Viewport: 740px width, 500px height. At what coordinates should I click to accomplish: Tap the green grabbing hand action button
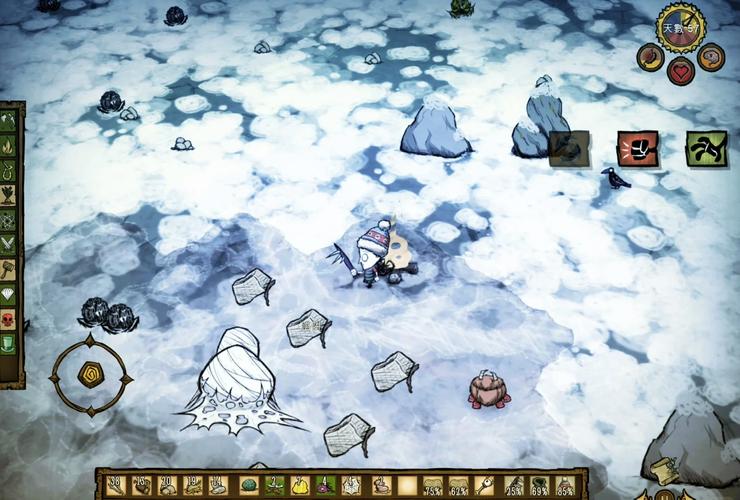[x=706, y=149]
